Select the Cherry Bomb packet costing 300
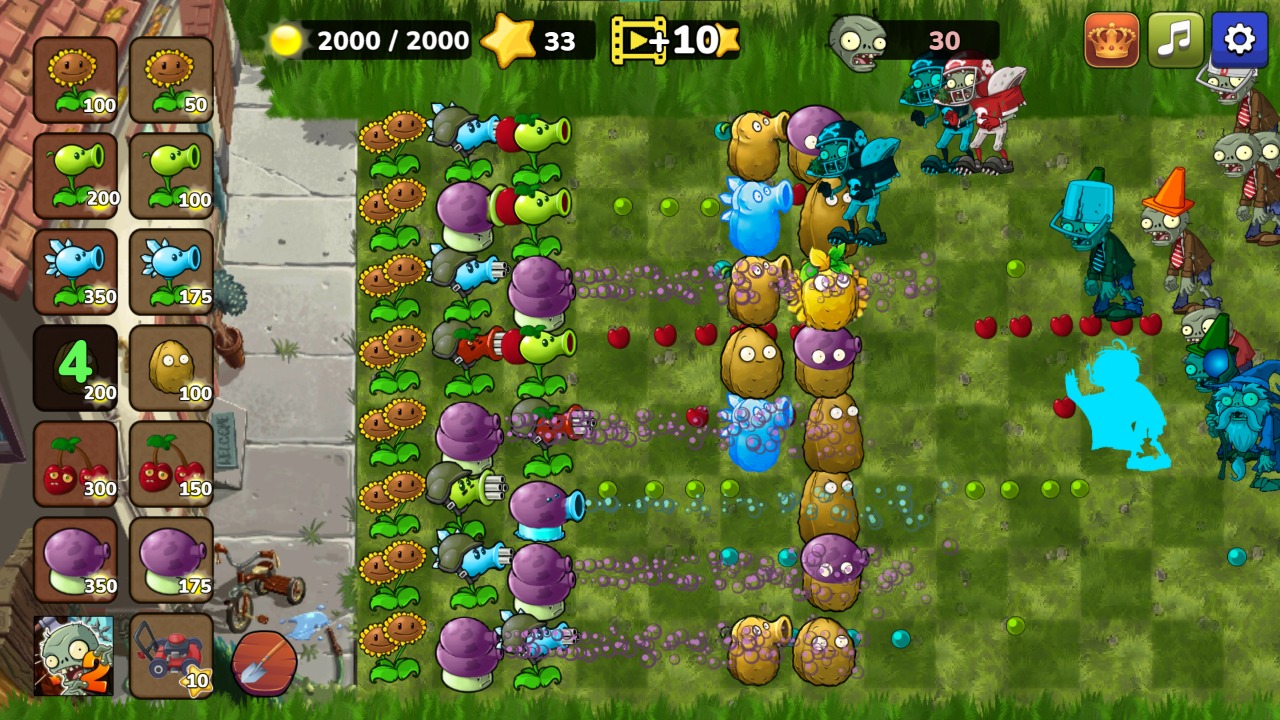The width and height of the screenshot is (1280, 720). (x=75, y=462)
